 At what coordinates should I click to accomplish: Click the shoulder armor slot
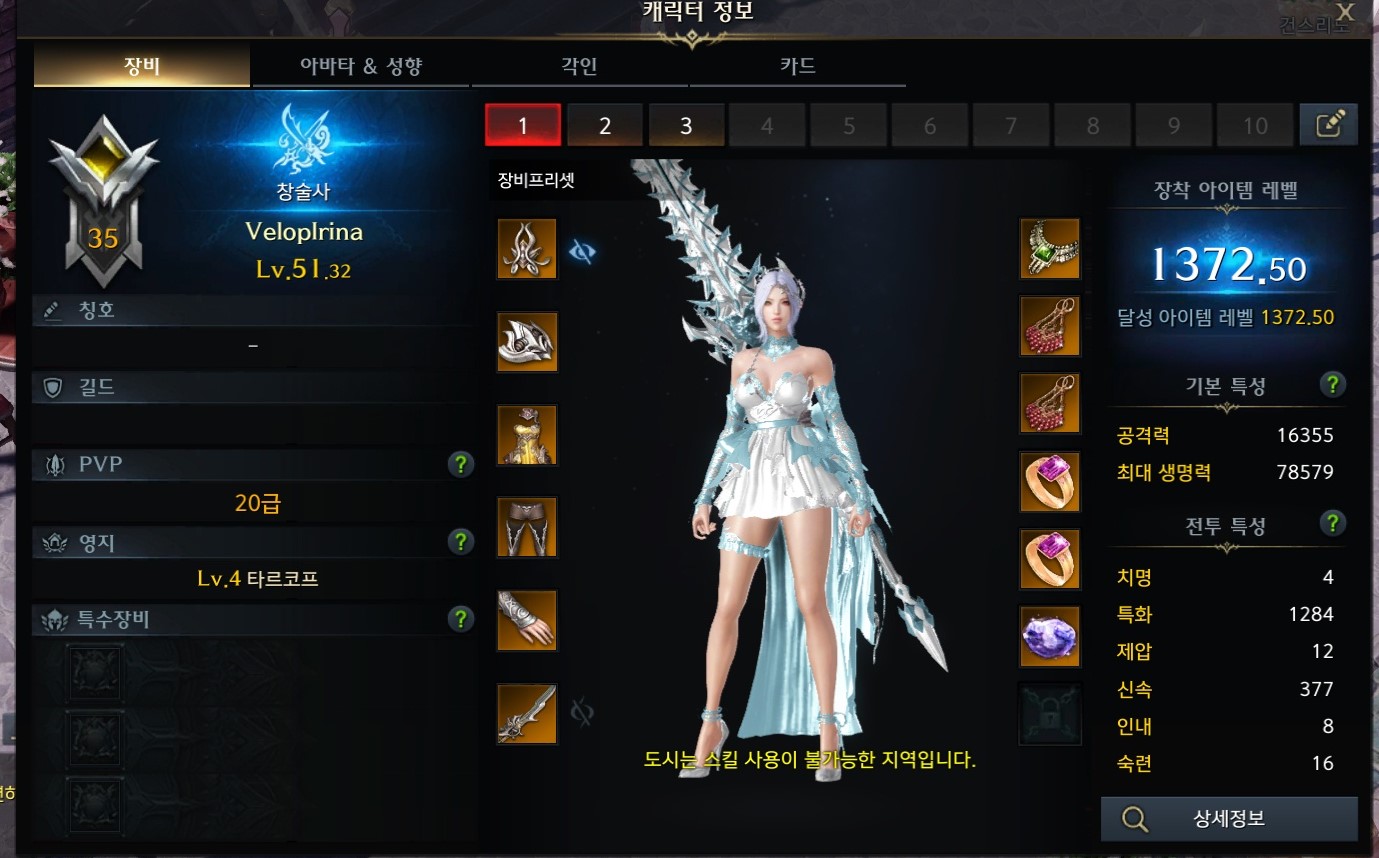(x=527, y=342)
